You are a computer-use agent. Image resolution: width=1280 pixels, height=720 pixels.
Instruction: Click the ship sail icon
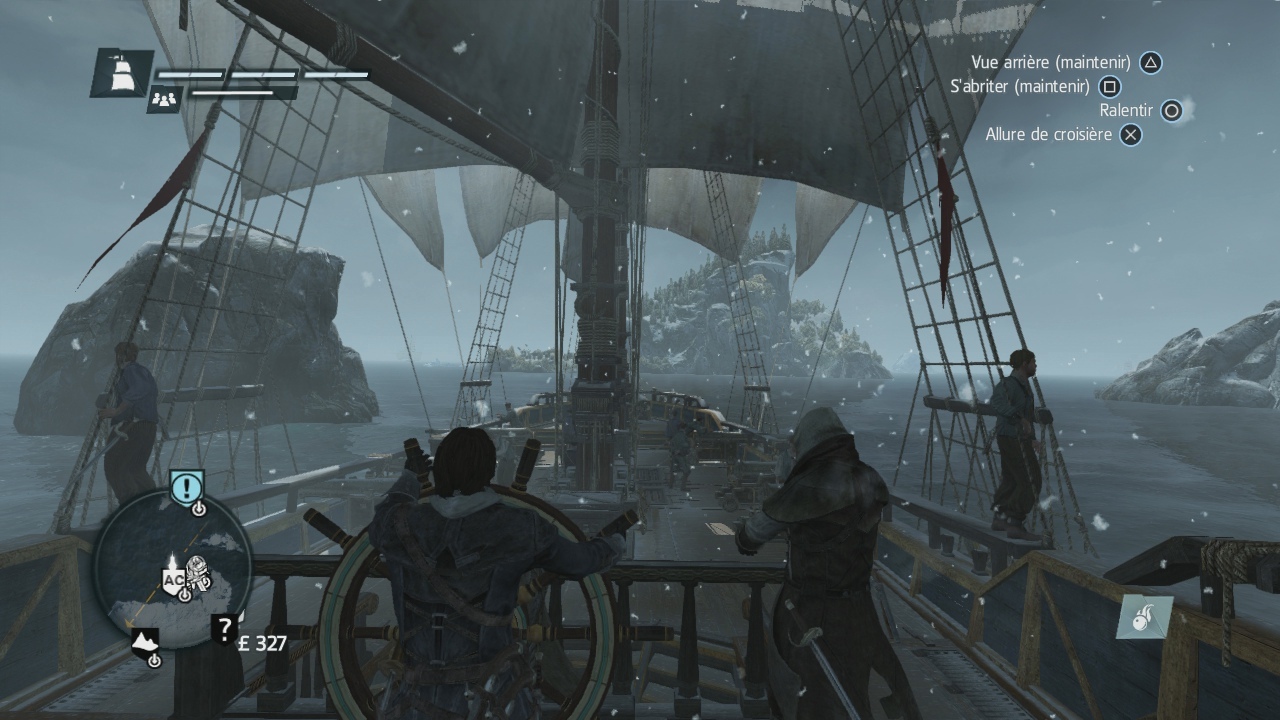tap(122, 73)
